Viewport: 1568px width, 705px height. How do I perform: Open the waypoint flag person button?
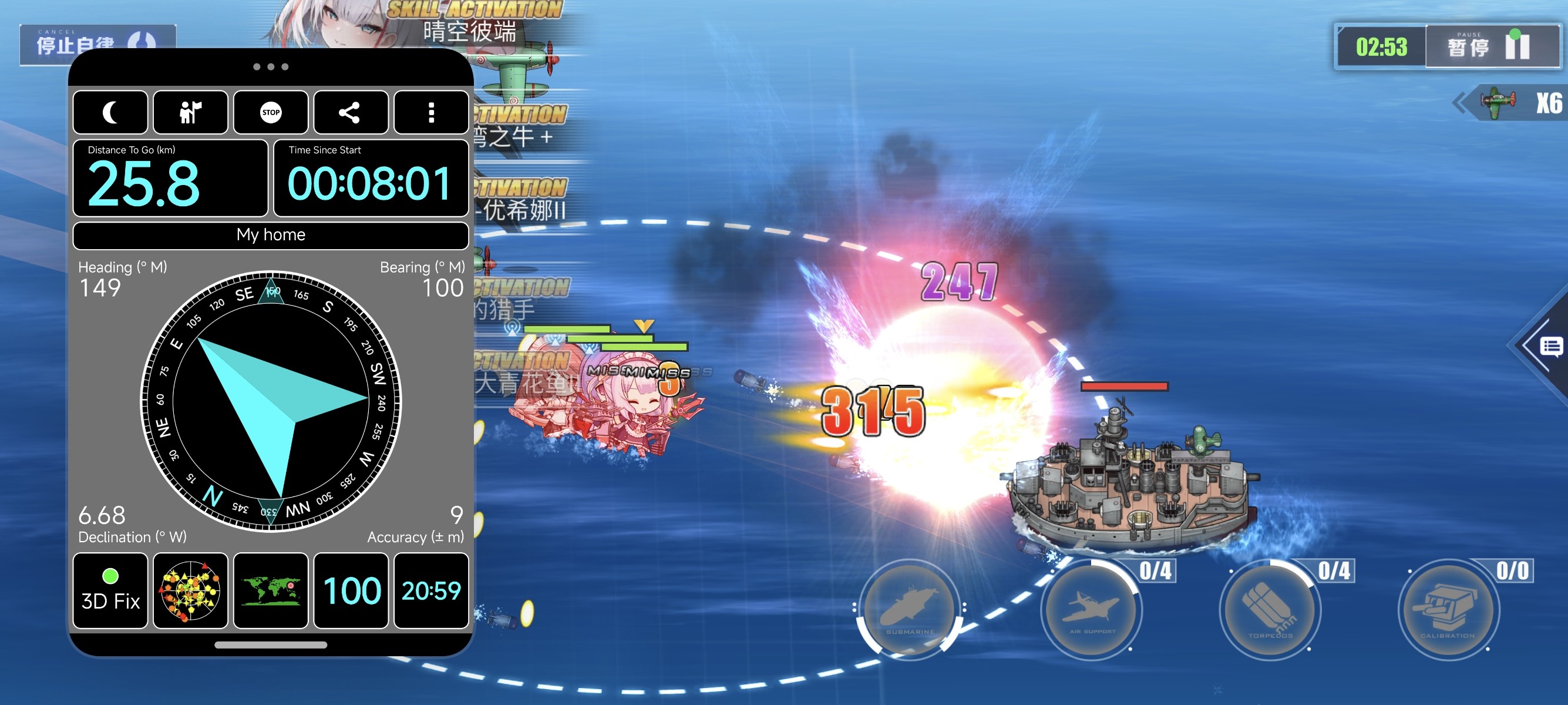190,113
